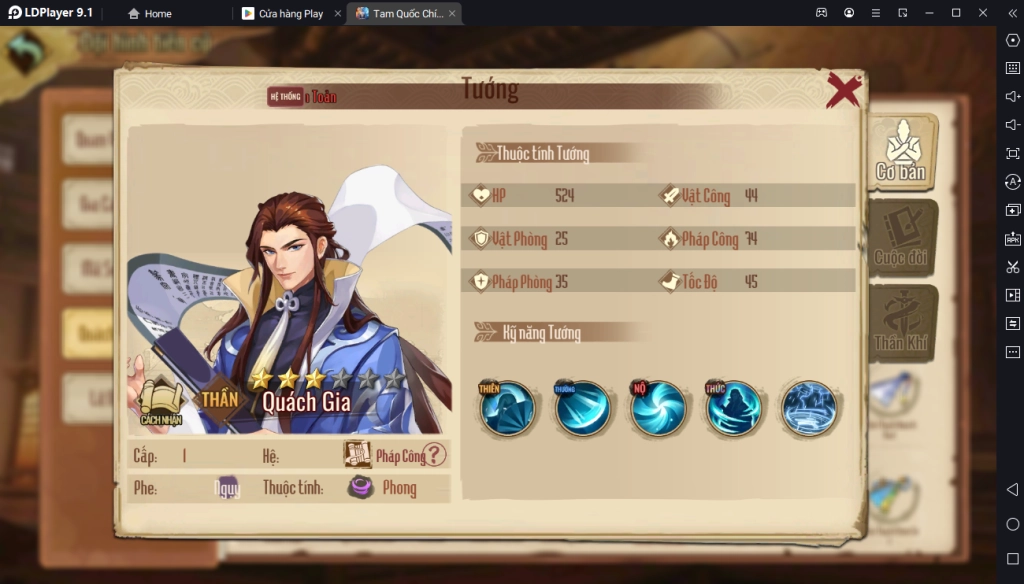
Task: Click the question mark beside Pháp Công
Action: [434, 455]
